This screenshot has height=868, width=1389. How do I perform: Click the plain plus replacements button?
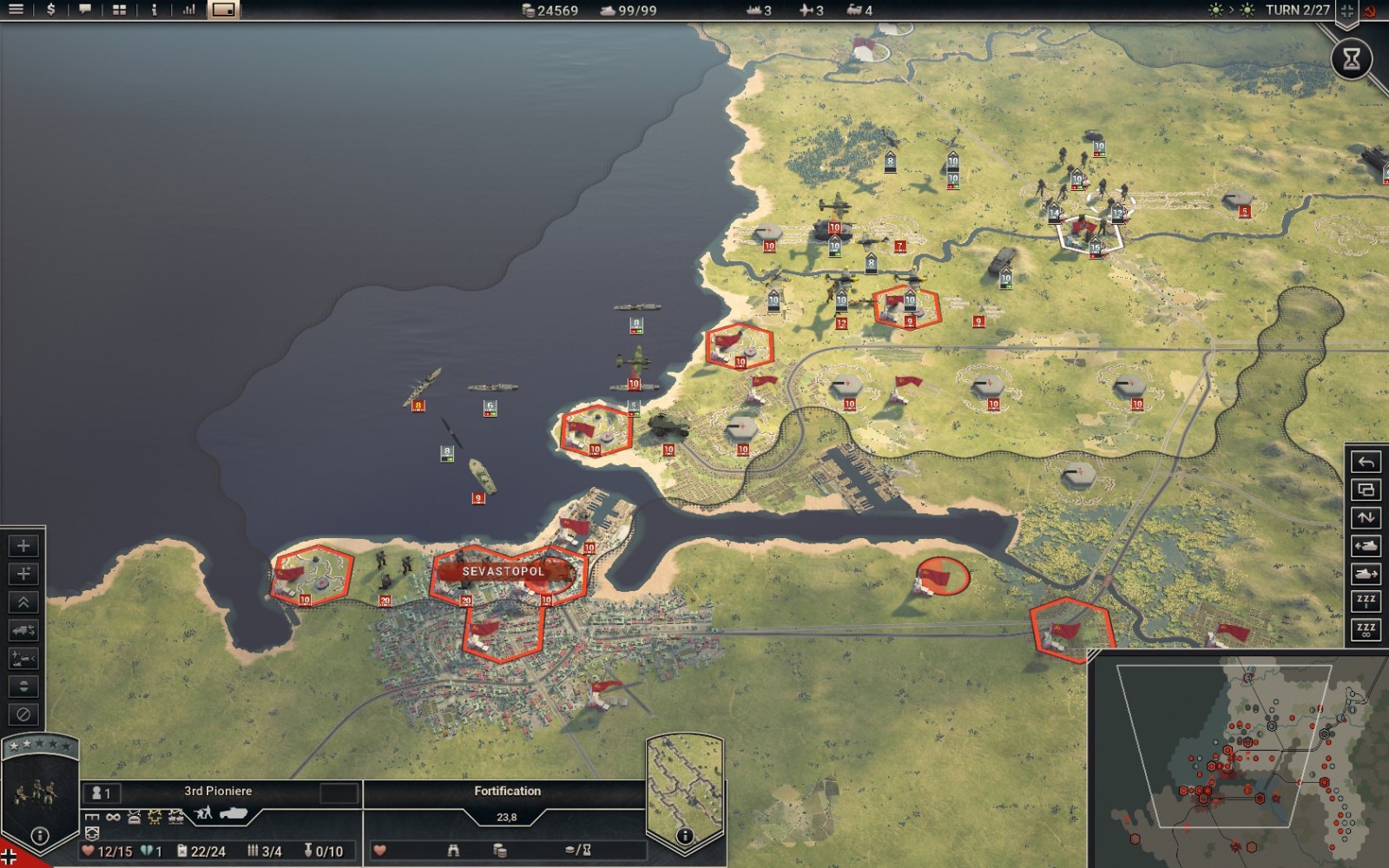click(23, 546)
